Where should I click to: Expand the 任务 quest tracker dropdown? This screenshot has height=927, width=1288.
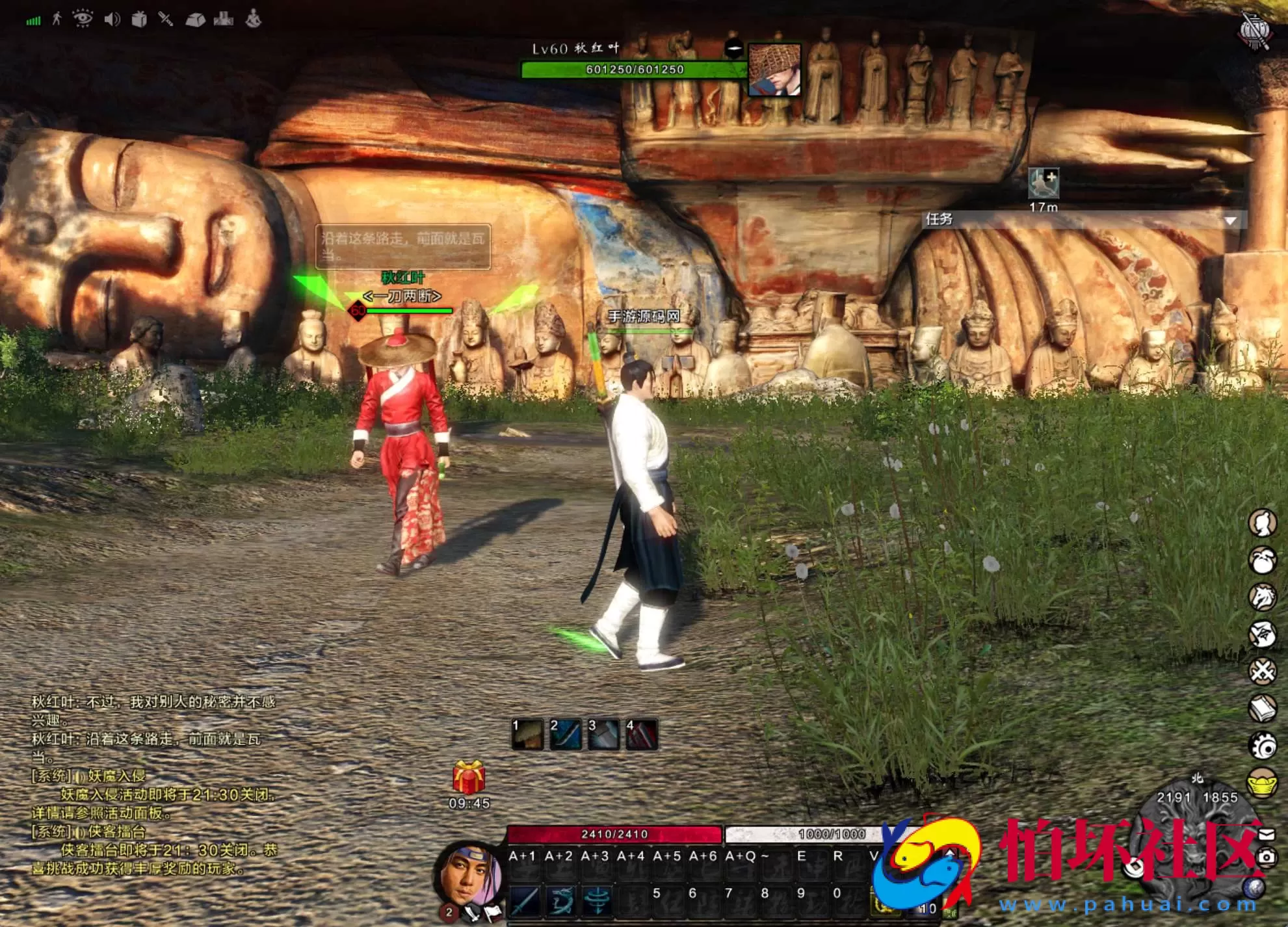coord(1230,220)
